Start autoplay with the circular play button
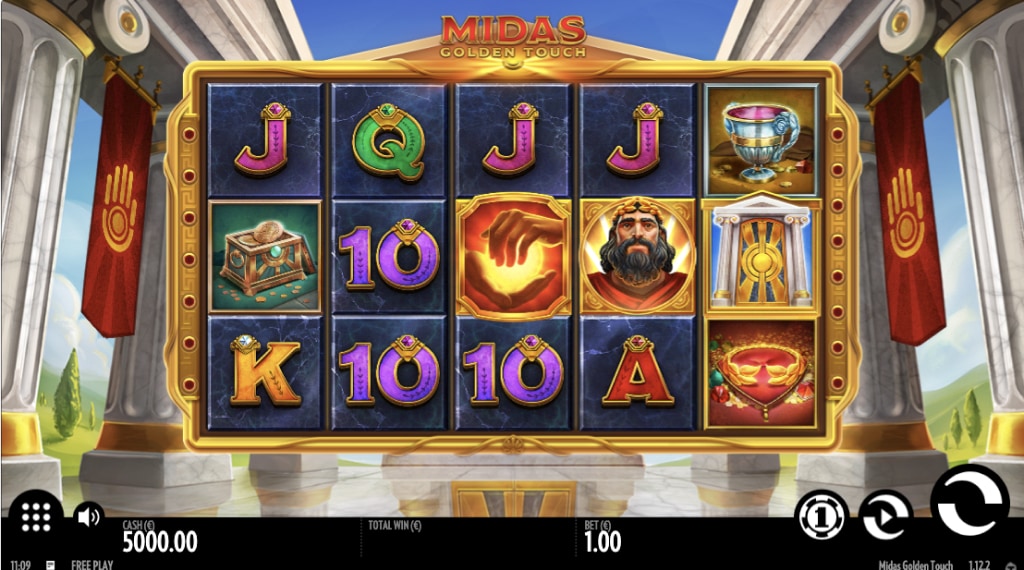 click(x=885, y=516)
